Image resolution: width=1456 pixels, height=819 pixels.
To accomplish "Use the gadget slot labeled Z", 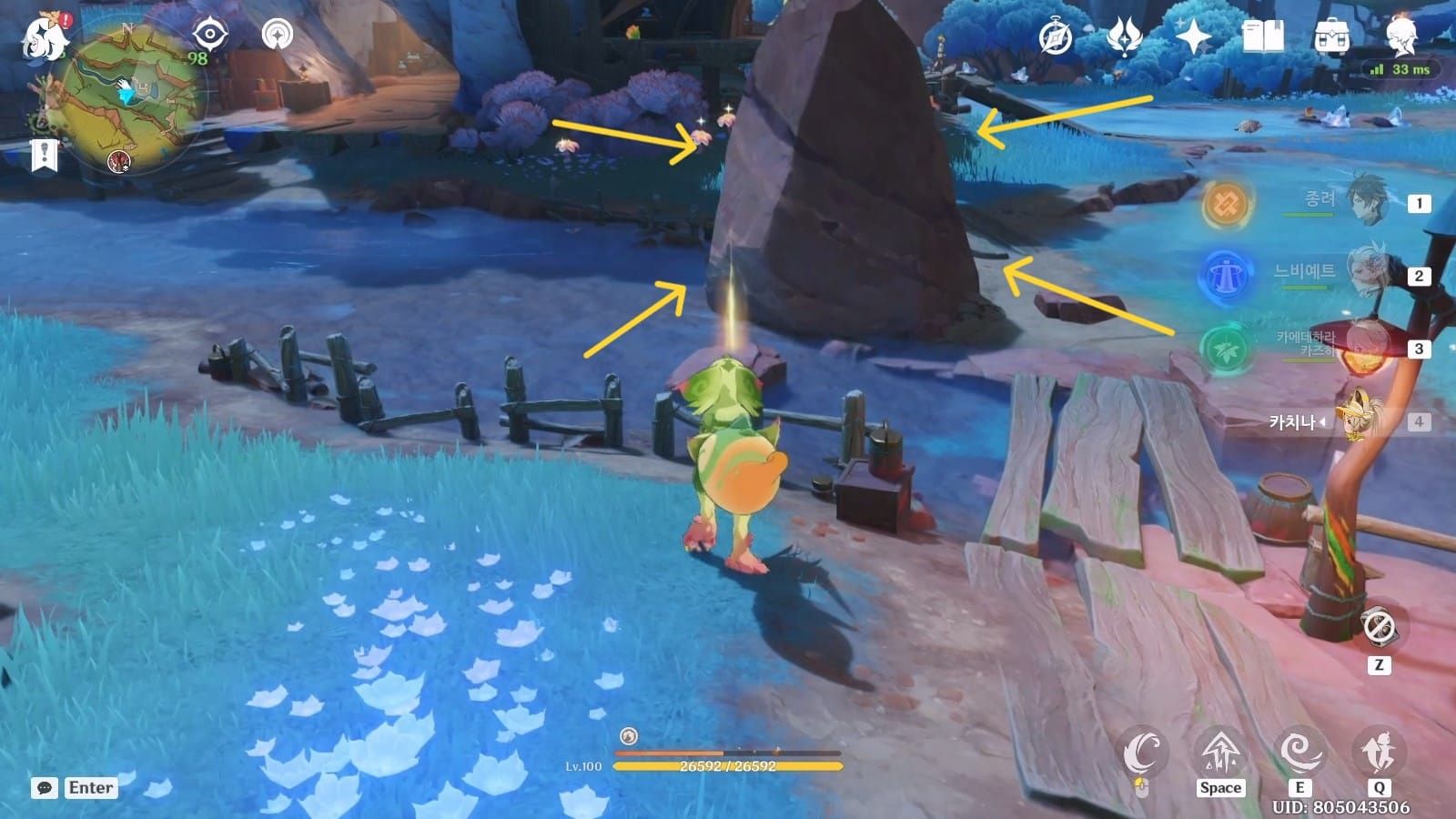I will coord(1379,628).
